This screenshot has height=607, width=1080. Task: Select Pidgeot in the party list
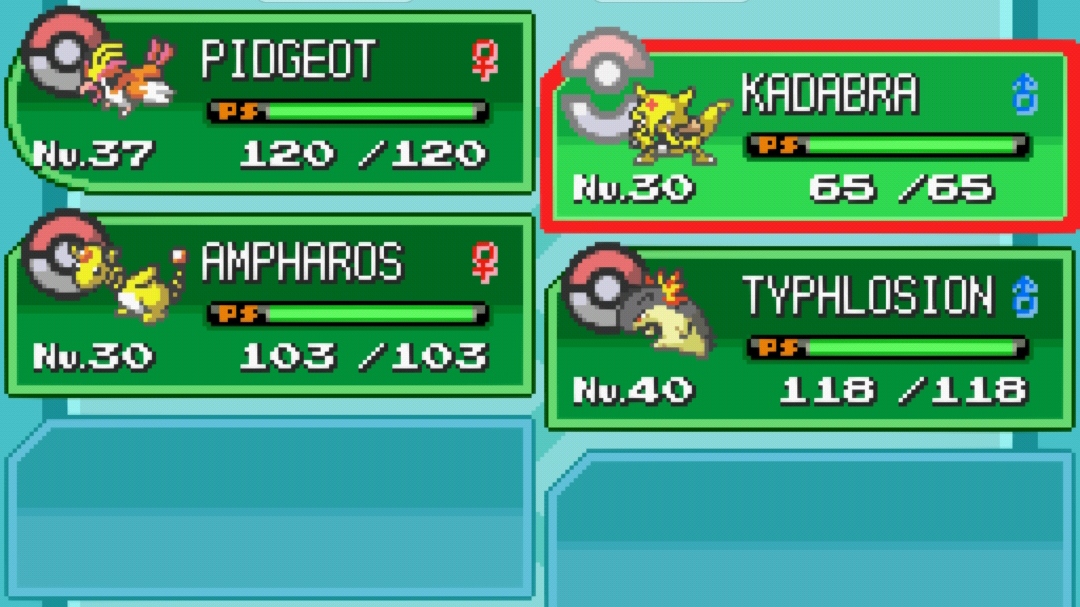pyautogui.click(x=270, y=100)
